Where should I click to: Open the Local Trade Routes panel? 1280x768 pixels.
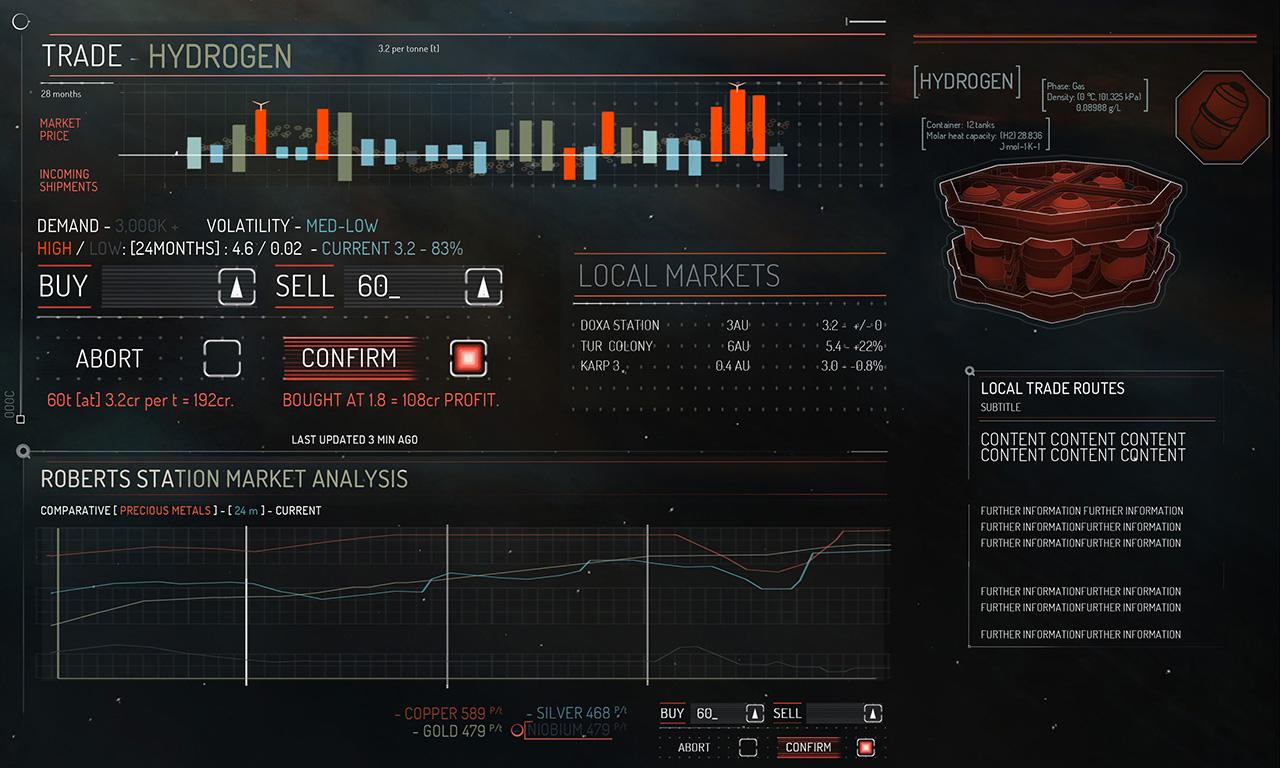[1052, 388]
